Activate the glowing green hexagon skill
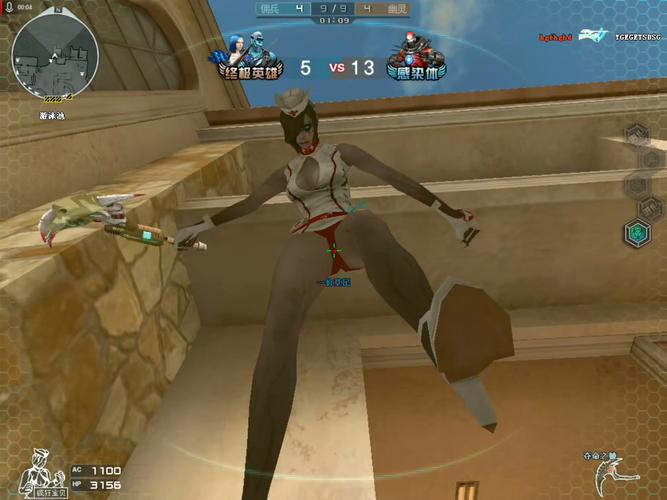 pos(636,233)
